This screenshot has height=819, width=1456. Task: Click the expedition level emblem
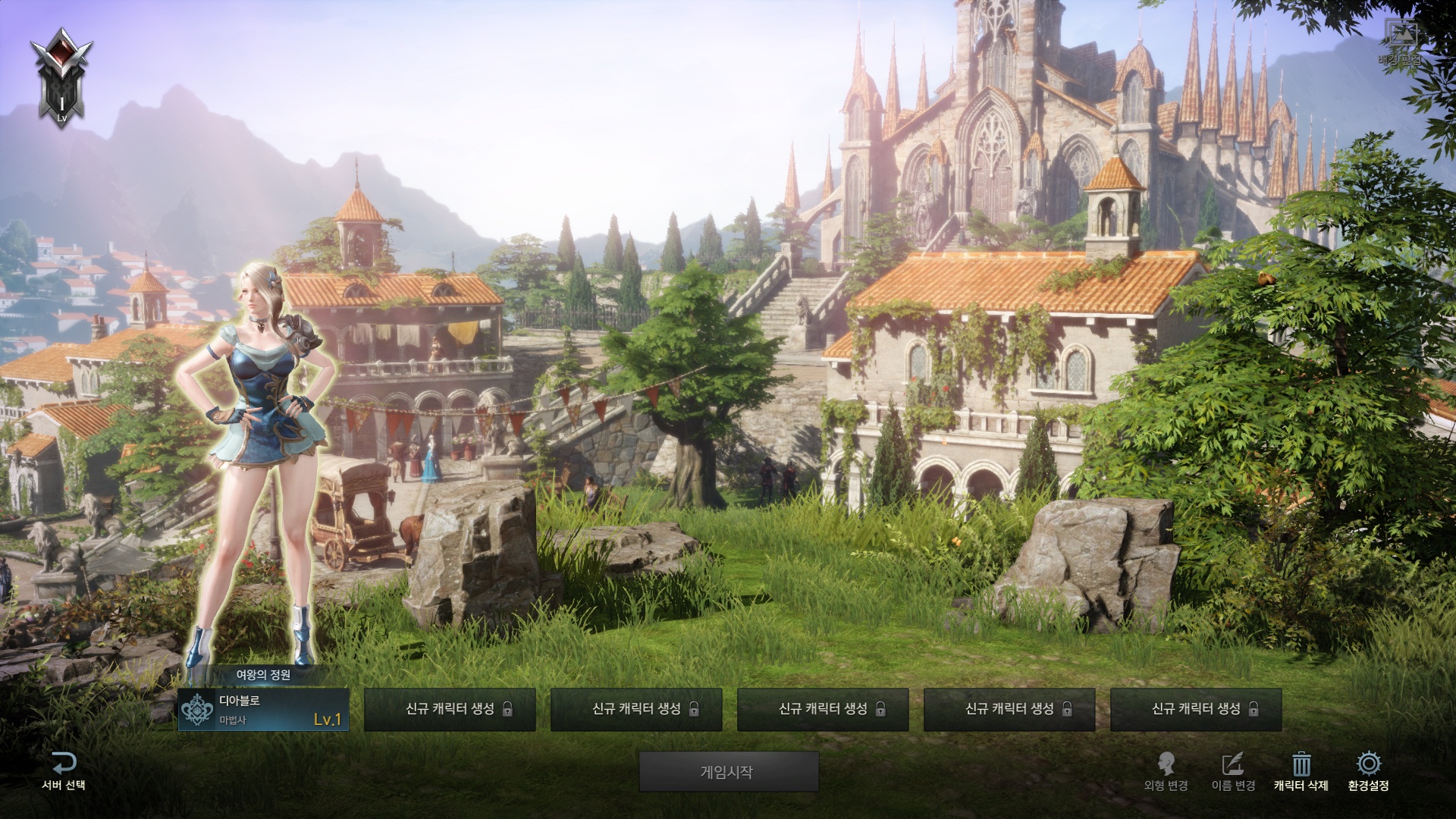(x=61, y=76)
